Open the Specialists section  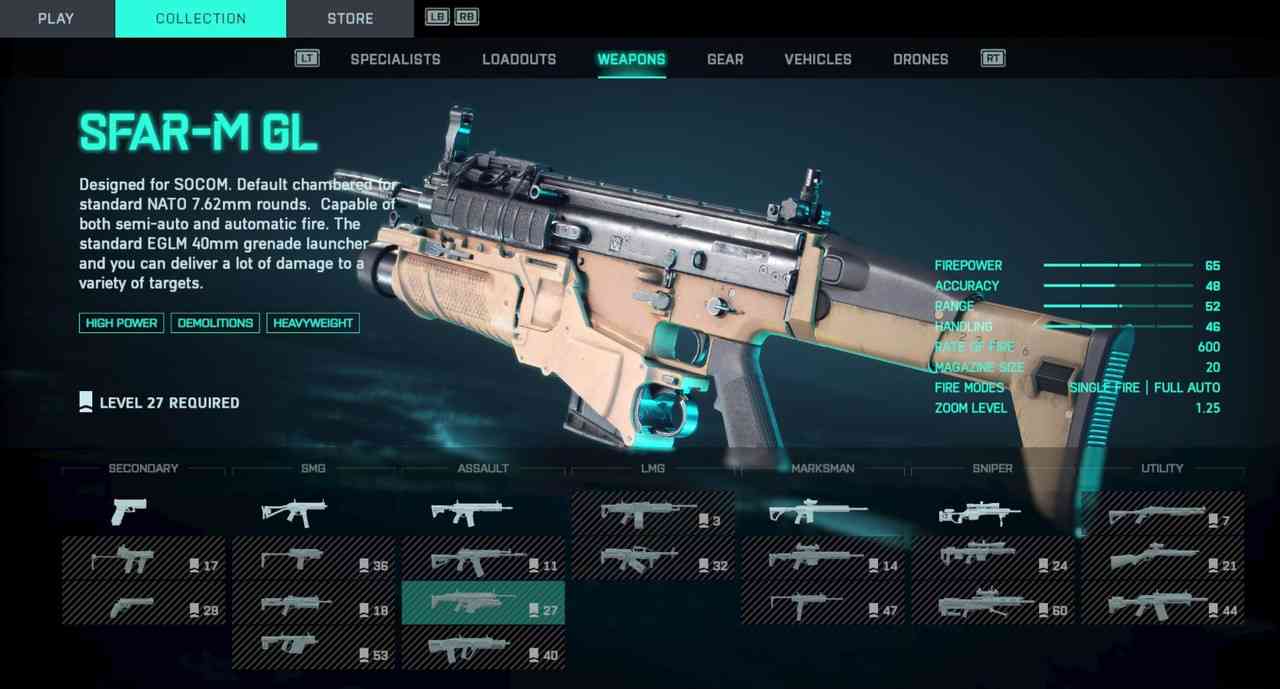click(395, 59)
